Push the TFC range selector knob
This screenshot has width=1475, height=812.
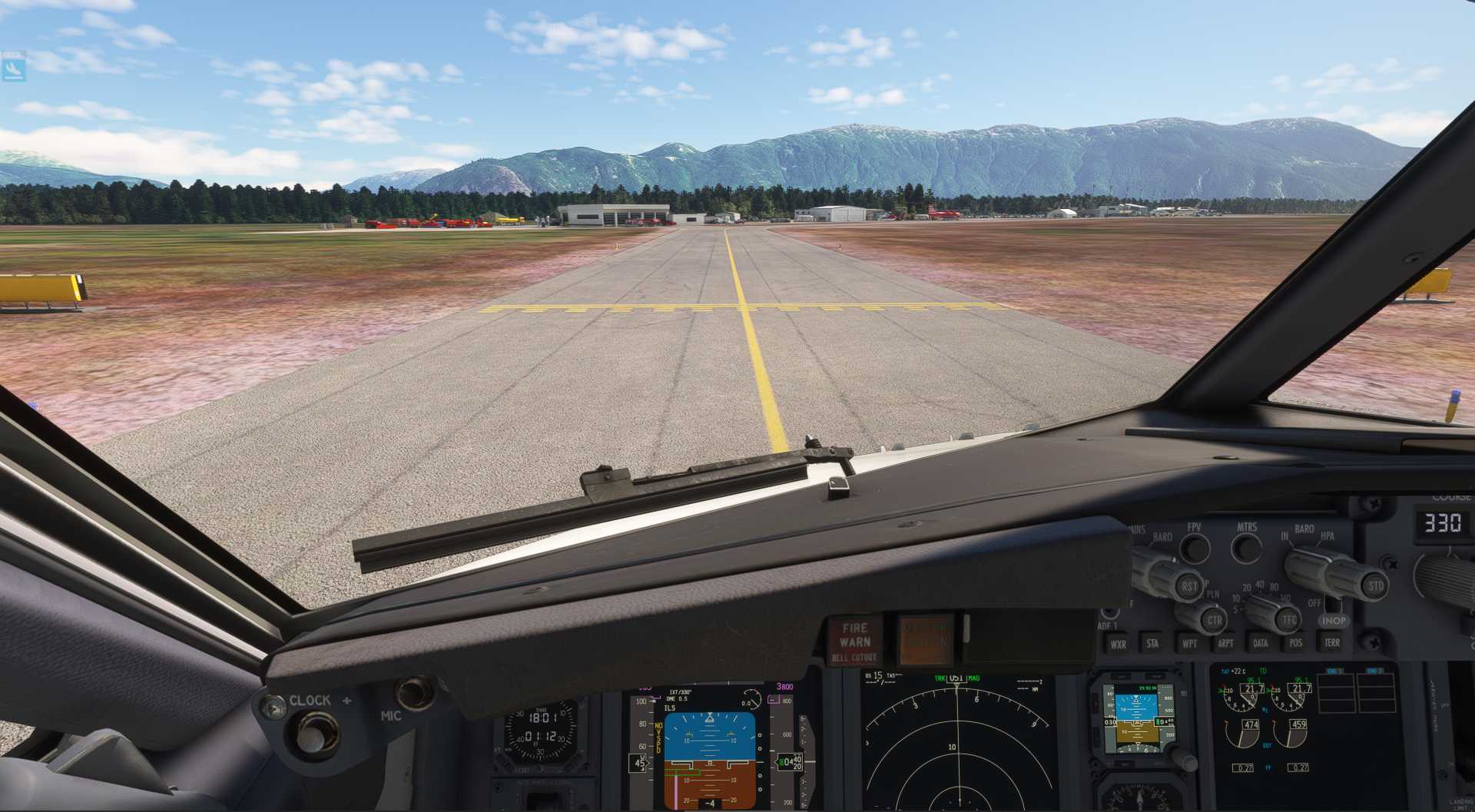[x=1288, y=619]
